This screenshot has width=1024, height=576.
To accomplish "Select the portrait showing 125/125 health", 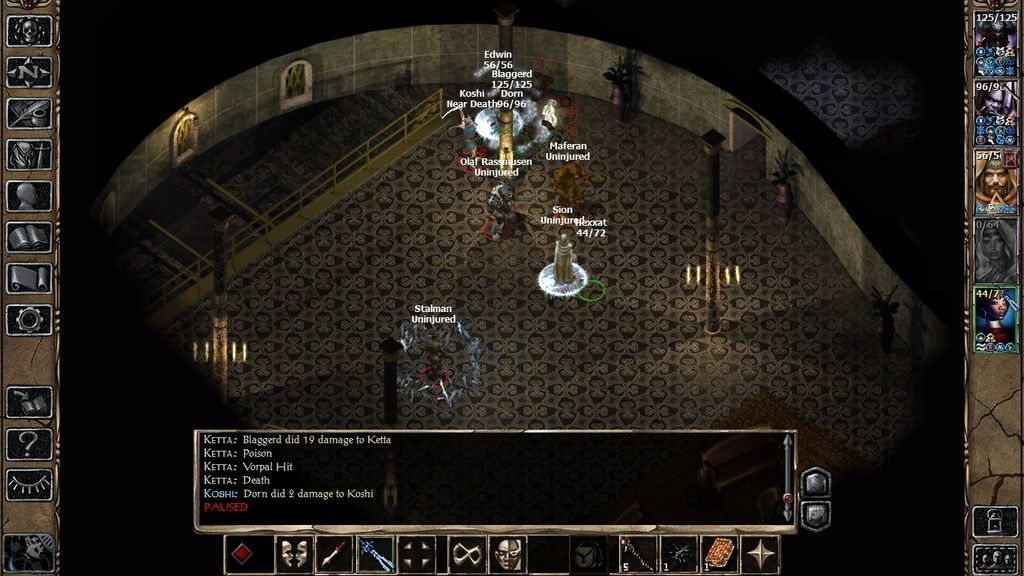I will coord(995,45).
